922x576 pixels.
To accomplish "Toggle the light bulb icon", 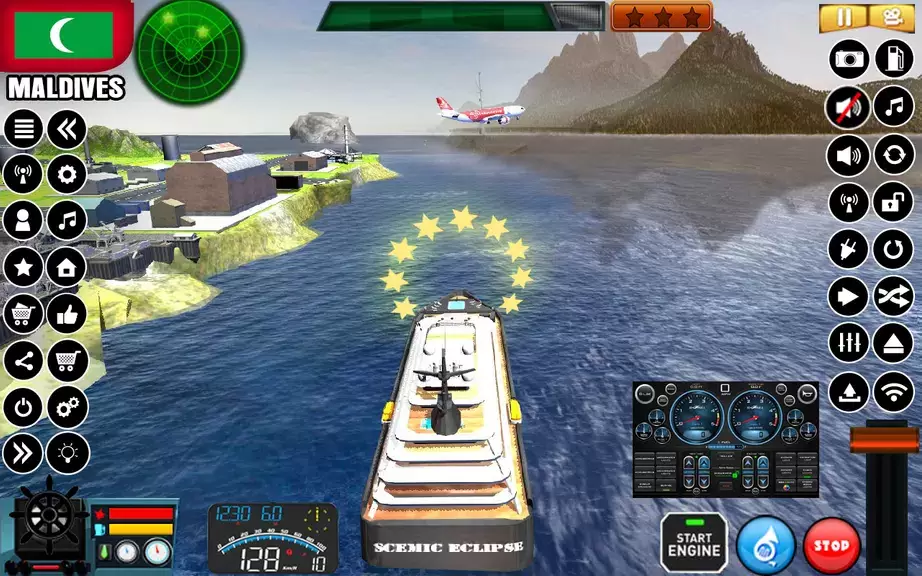I will pyautogui.click(x=67, y=453).
